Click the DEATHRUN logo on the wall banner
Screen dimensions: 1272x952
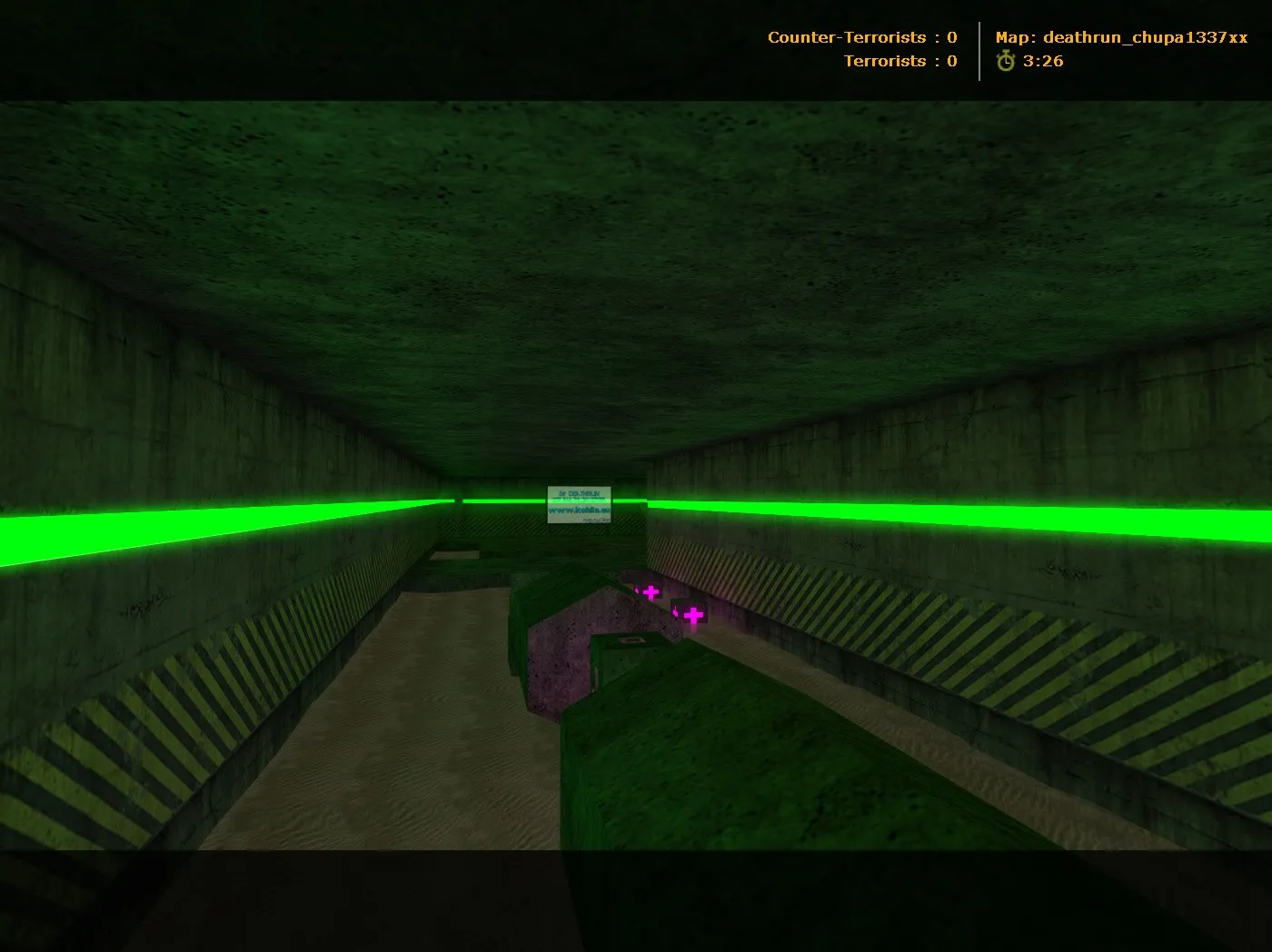click(581, 492)
